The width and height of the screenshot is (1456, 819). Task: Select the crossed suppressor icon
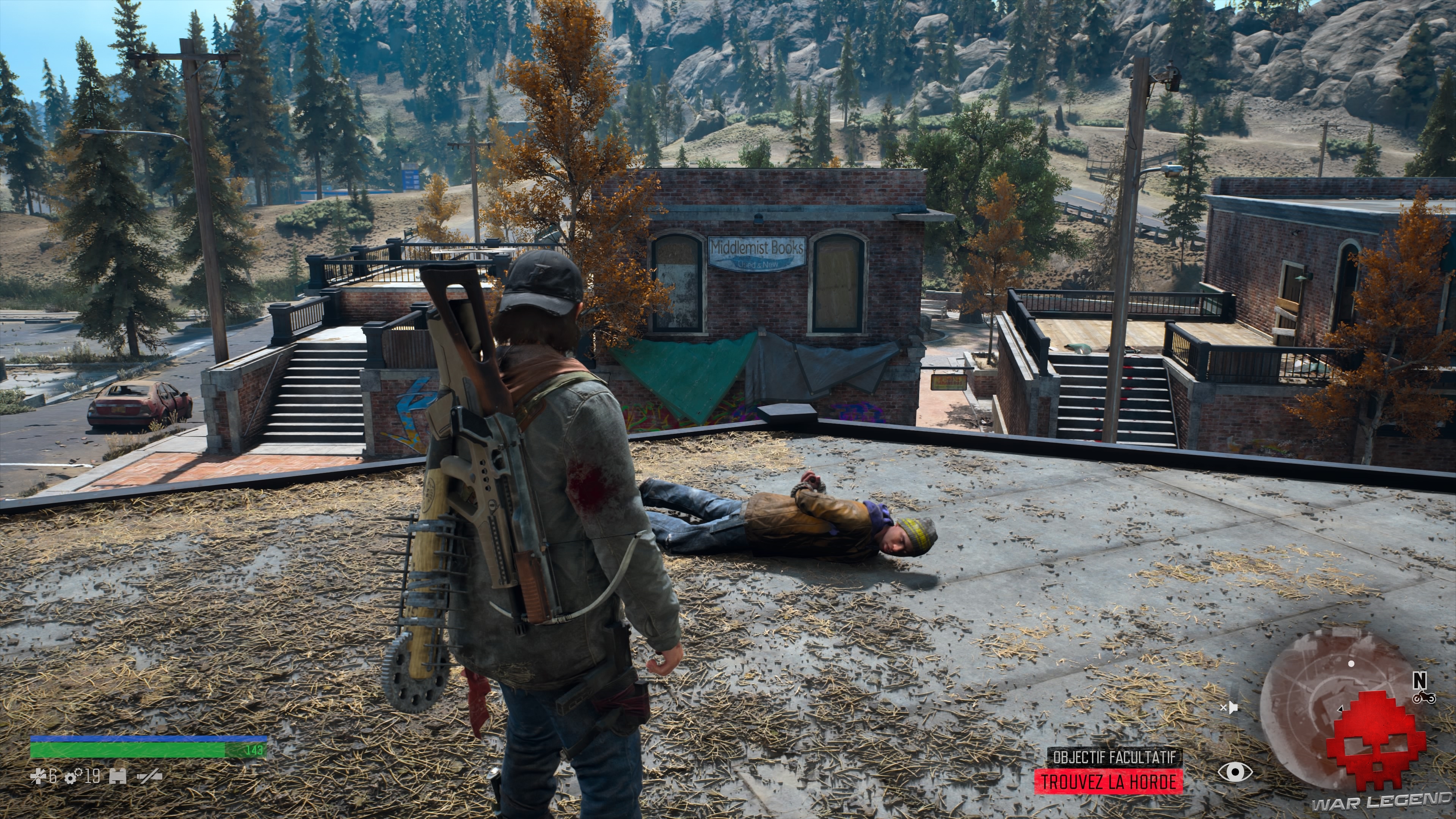point(149,778)
